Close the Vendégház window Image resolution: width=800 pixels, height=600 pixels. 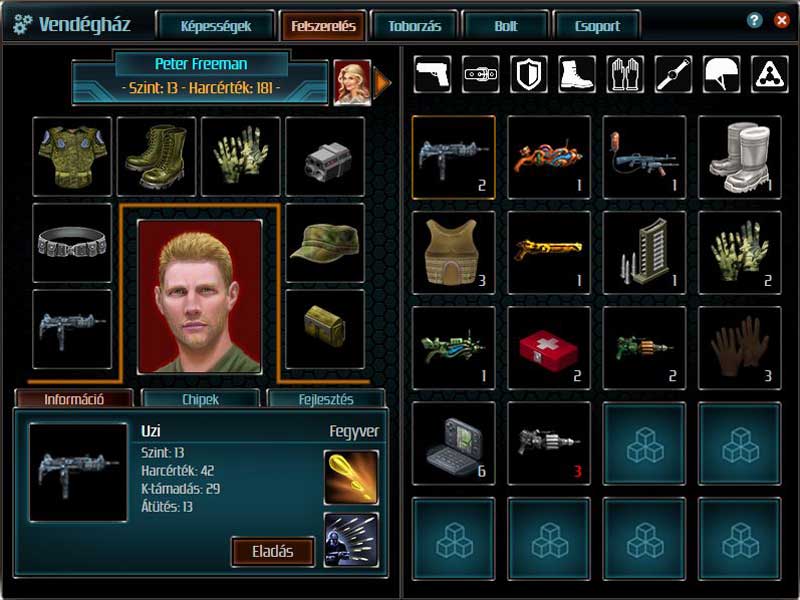click(781, 20)
